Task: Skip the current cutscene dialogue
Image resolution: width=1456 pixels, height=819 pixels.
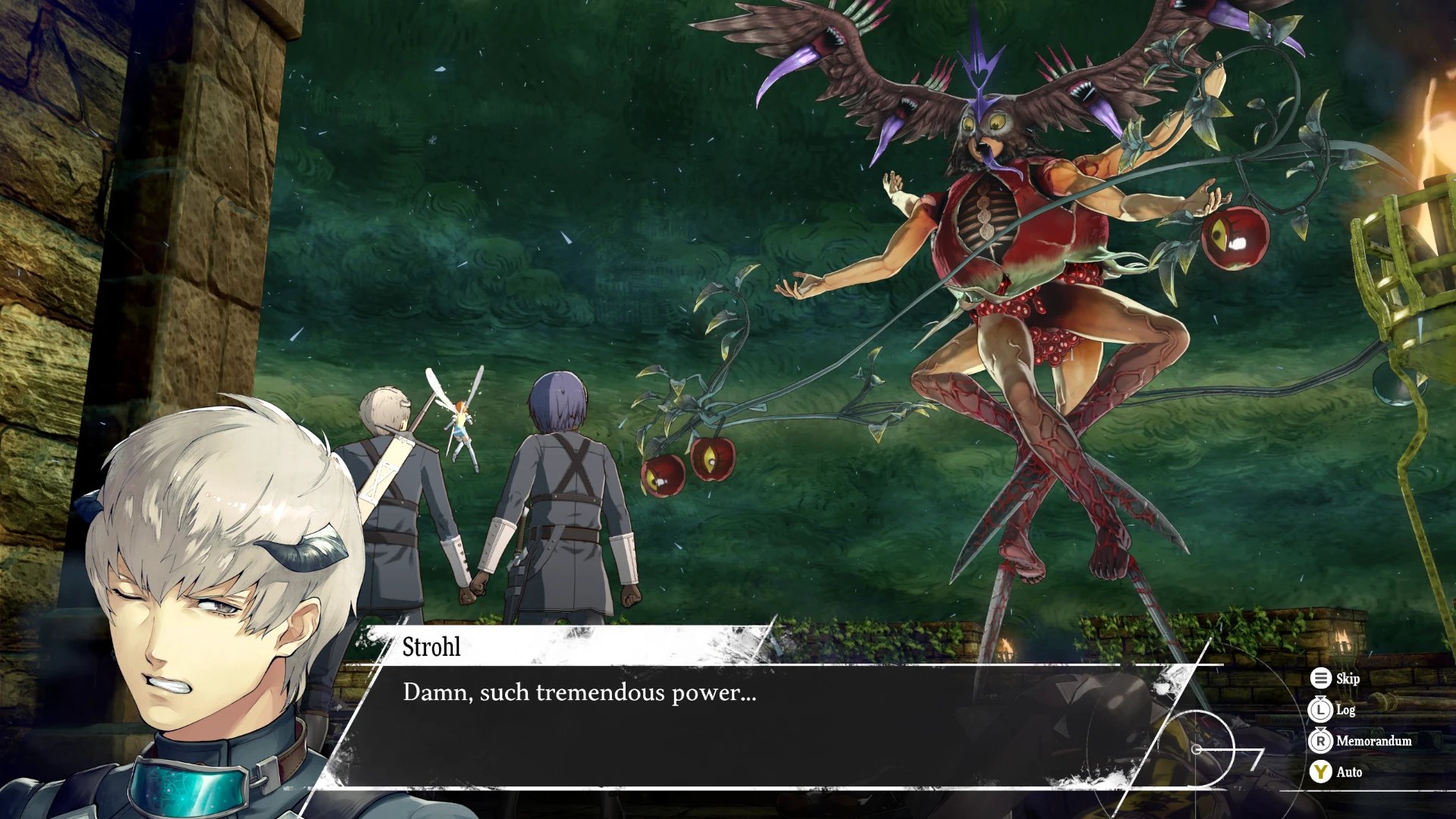Action: pos(1335,679)
